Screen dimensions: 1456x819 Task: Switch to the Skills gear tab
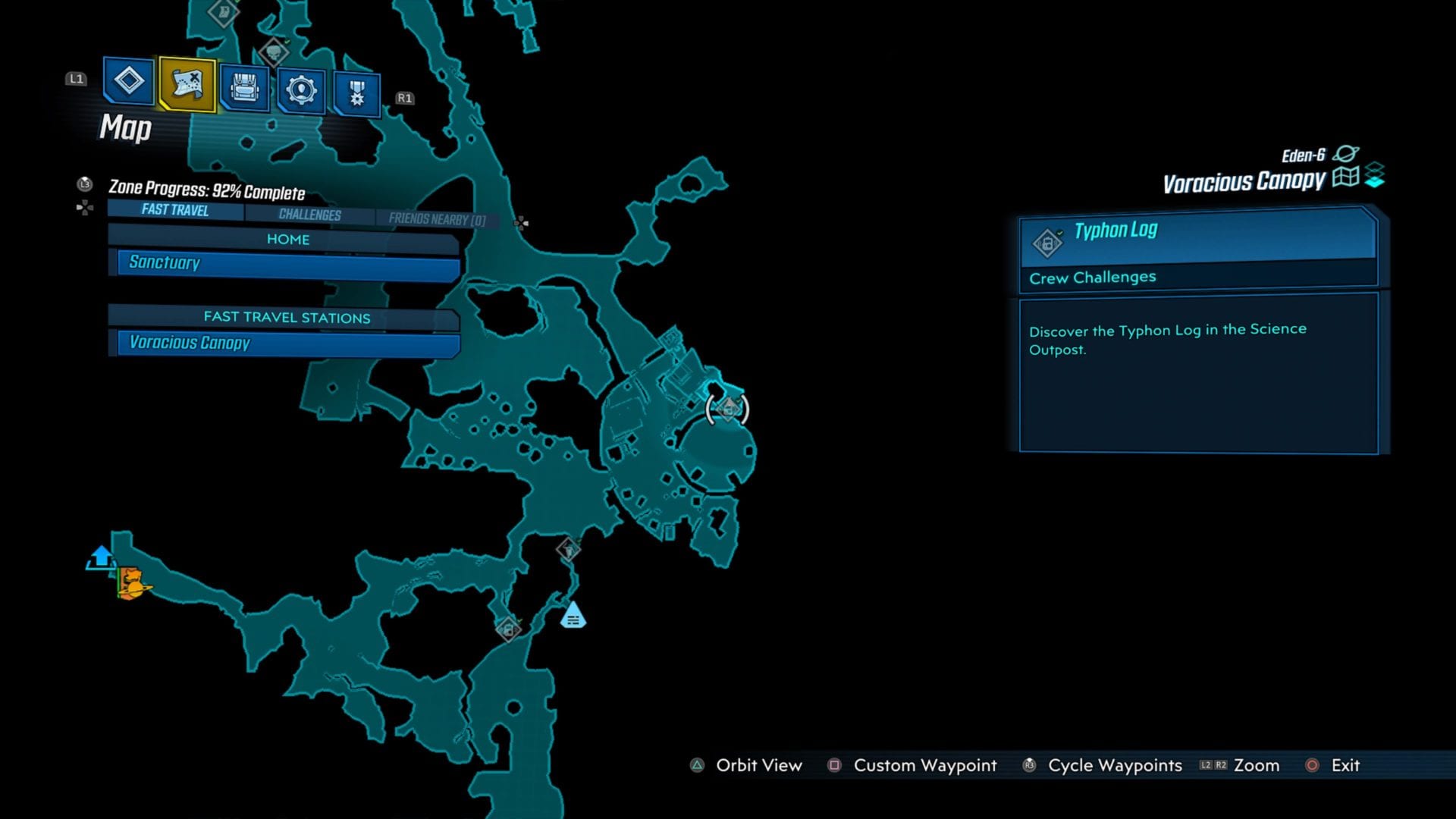click(301, 91)
